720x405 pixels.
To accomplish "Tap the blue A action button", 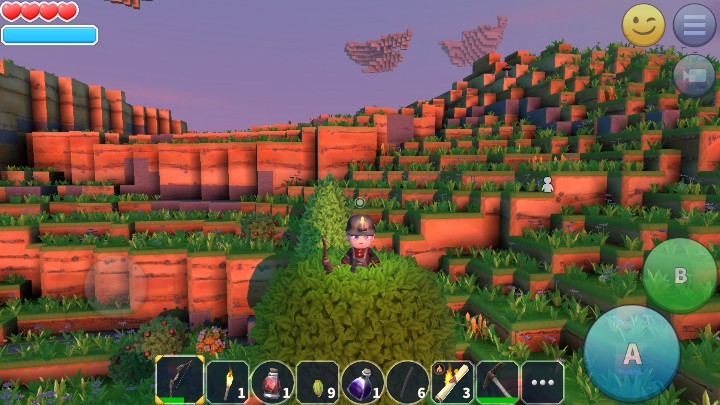I will [632, 353].
